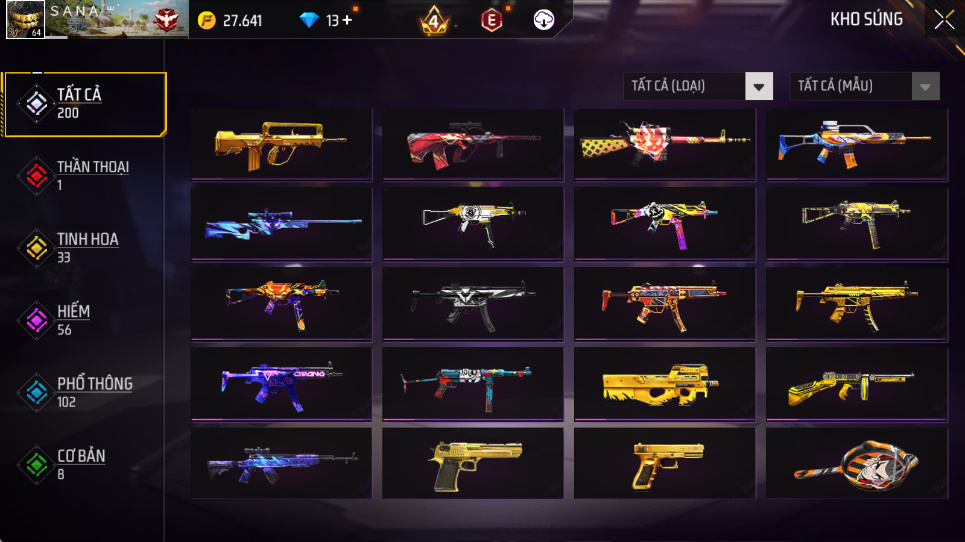The image size is (965, 542).
Task: Switch to the Phổ Thông tab
Action: pos(85,391)
